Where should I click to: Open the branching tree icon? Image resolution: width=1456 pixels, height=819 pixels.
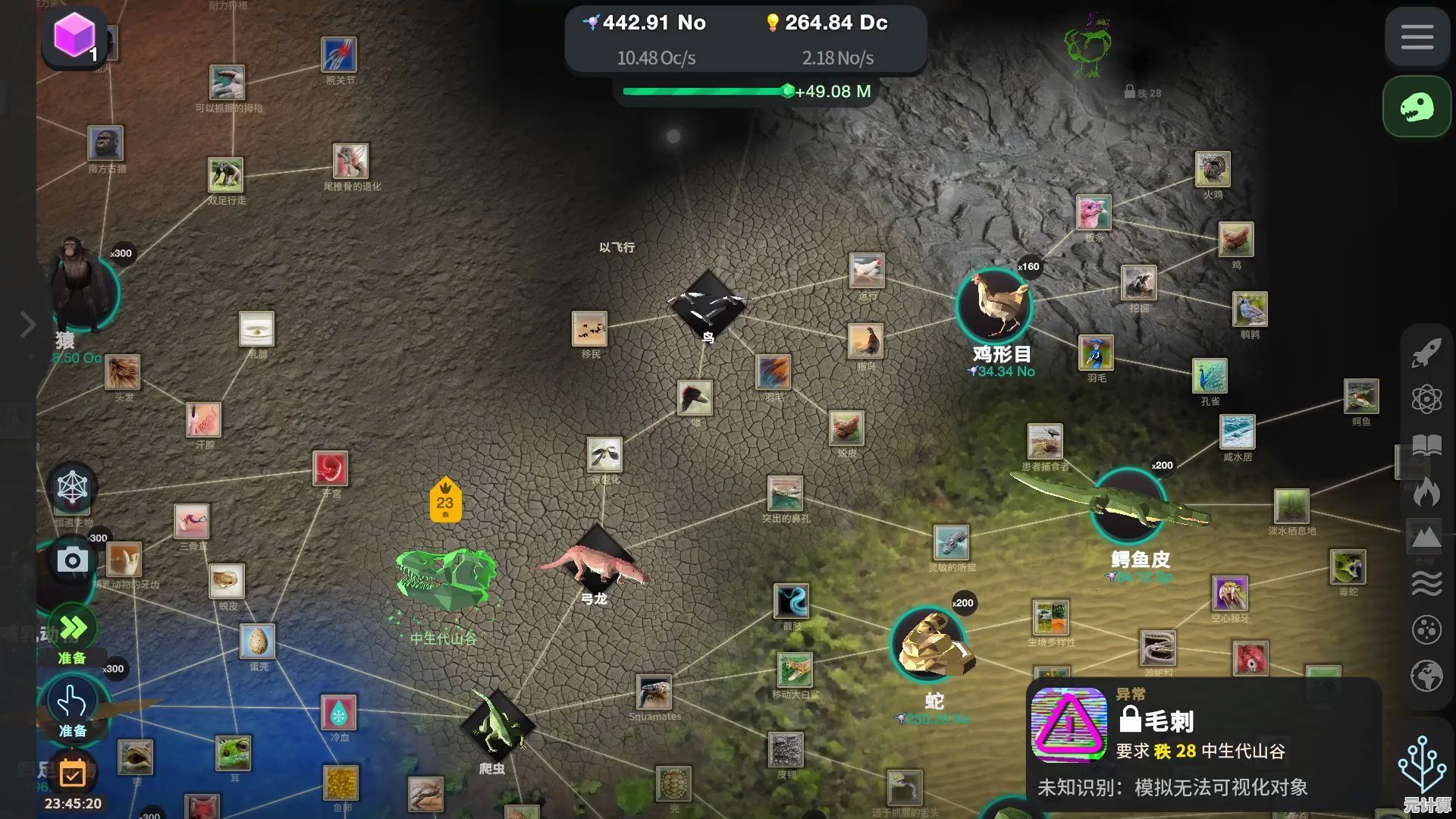click(x=1423, y=764)
